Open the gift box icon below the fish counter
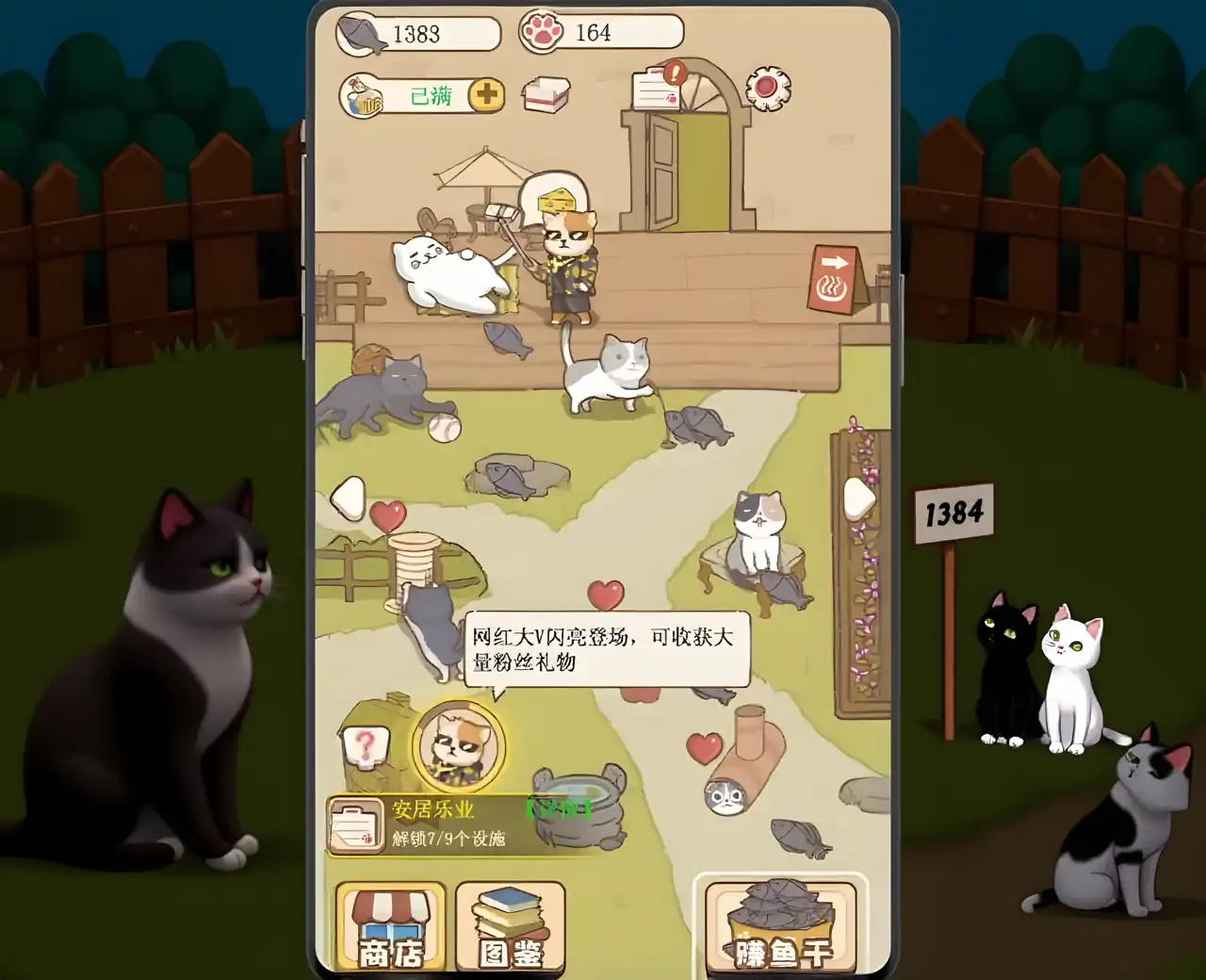 pyautogui.click(x=547, y=93)
